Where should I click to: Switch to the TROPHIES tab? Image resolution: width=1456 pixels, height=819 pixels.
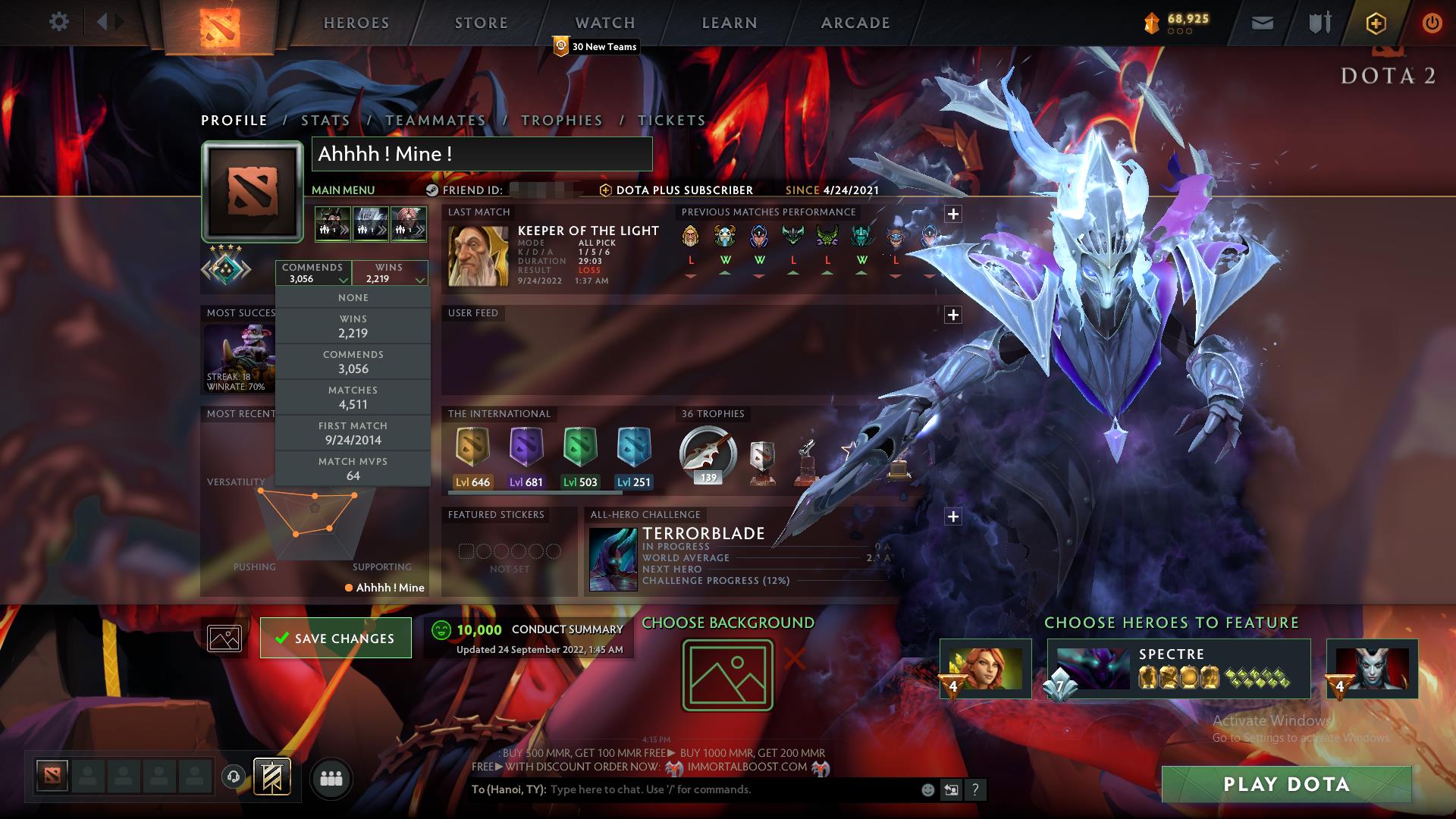(x=561, y=120)
